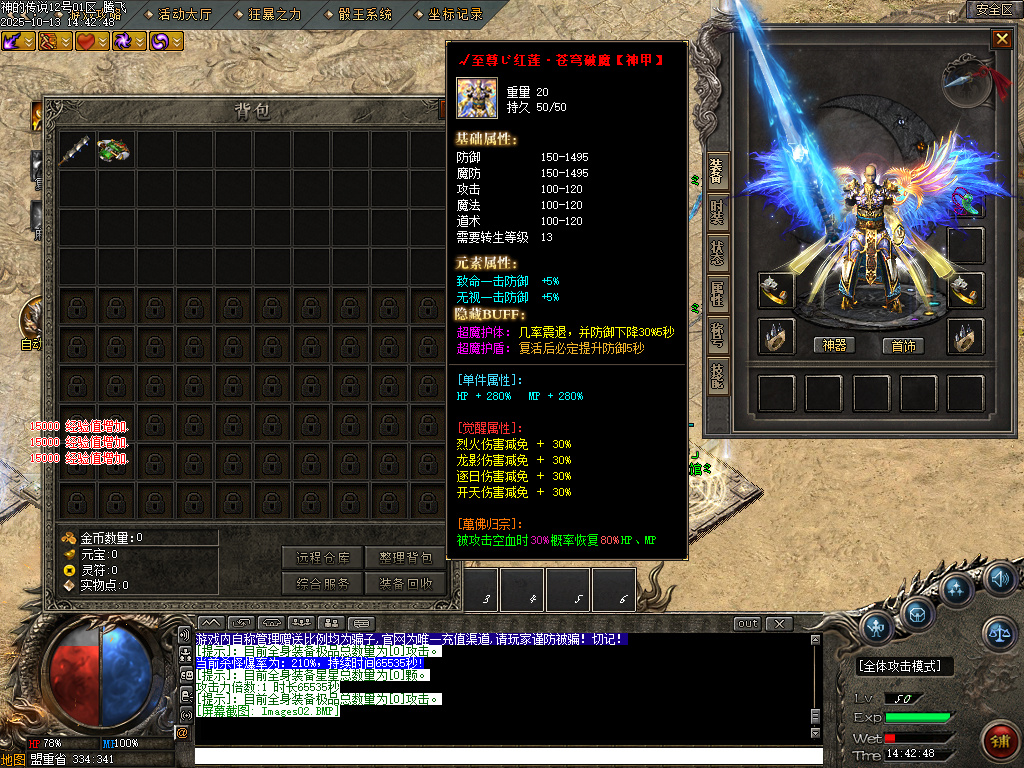The image size is (1024, 768).
Task: Close the character equipment panel
Action: coord(1001,39)
